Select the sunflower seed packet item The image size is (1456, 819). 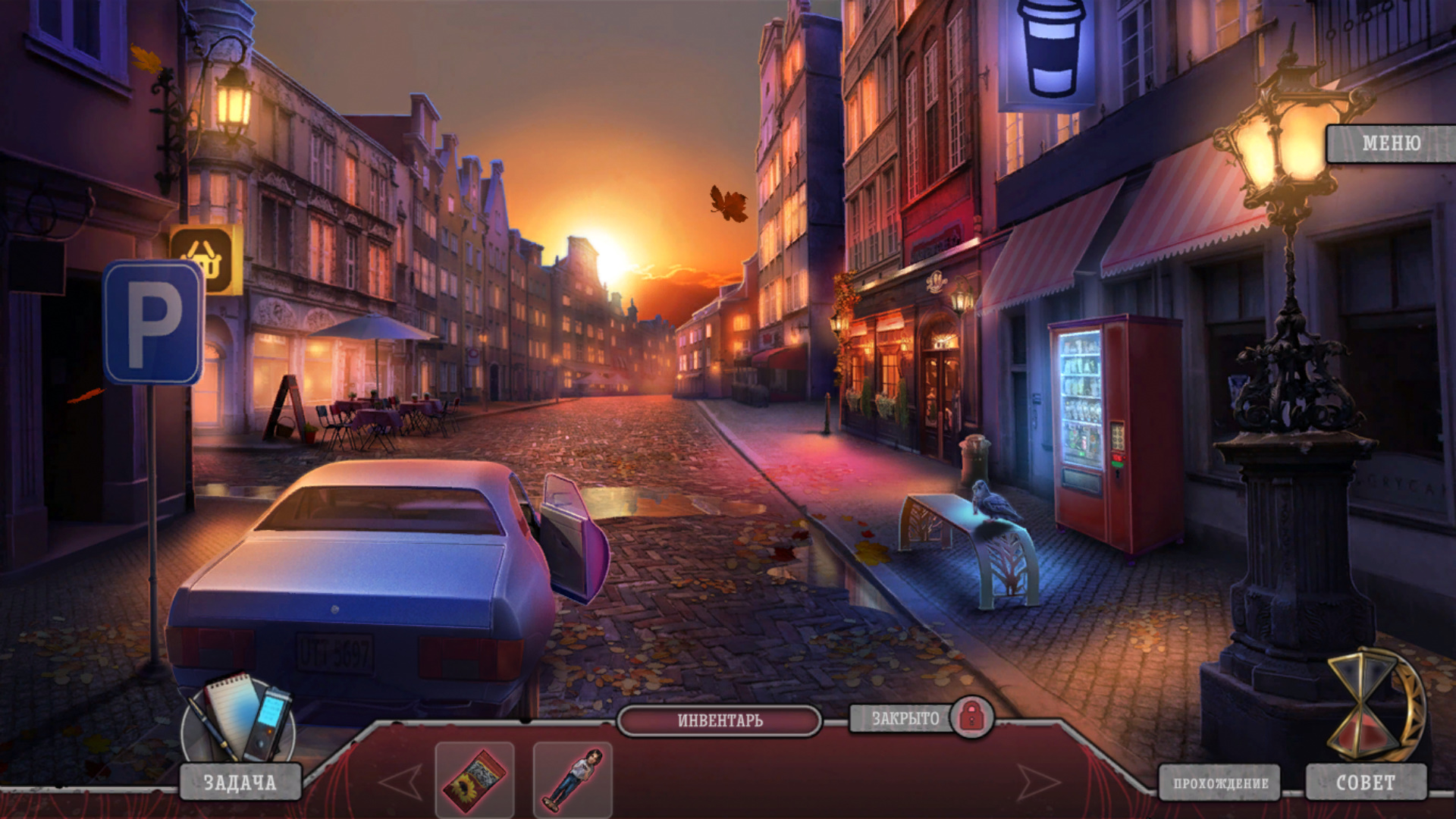[x=475, y=780]
